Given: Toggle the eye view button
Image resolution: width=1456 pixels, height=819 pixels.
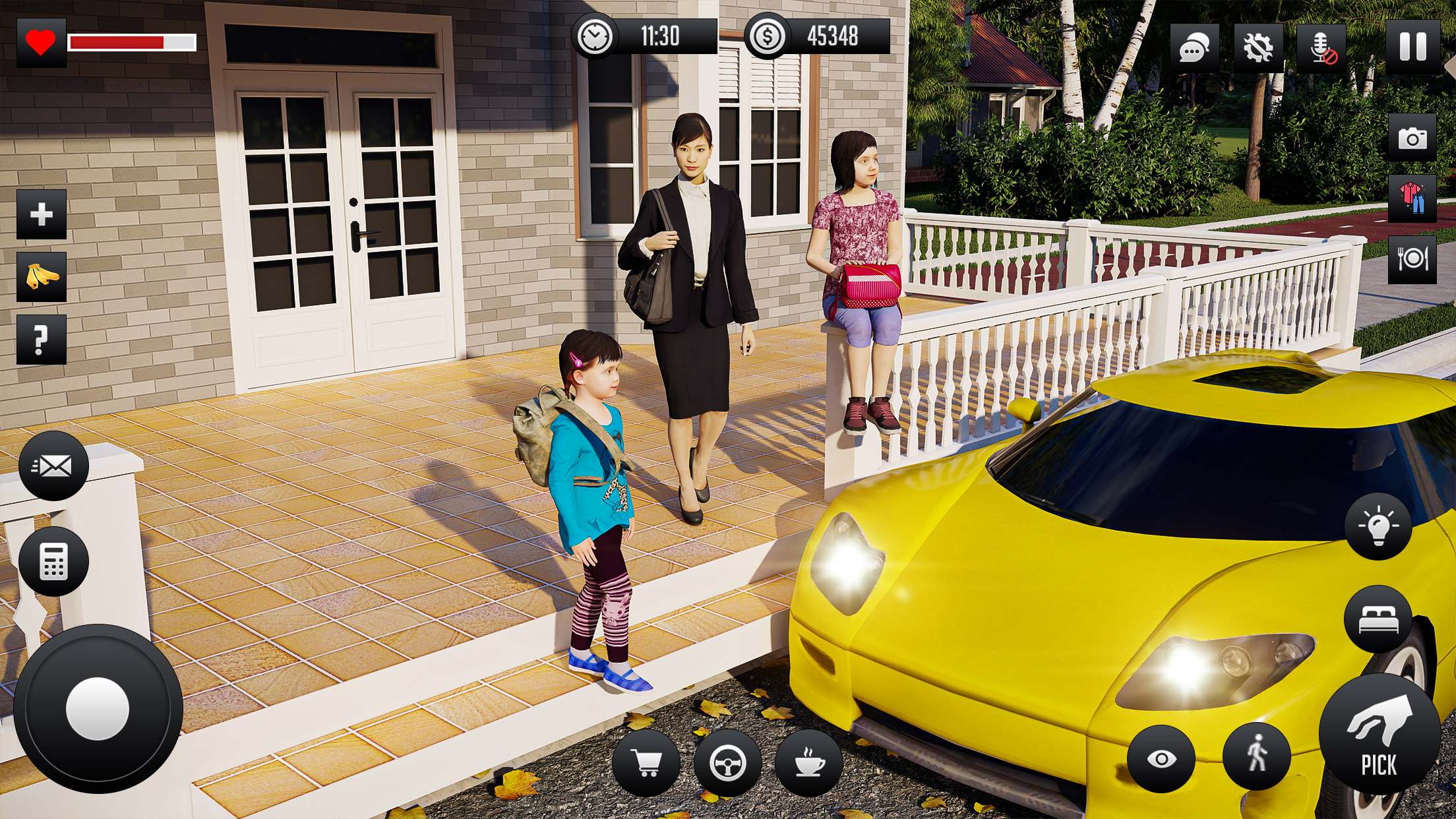Looking at the screenshot, I should pos(1161,759).
